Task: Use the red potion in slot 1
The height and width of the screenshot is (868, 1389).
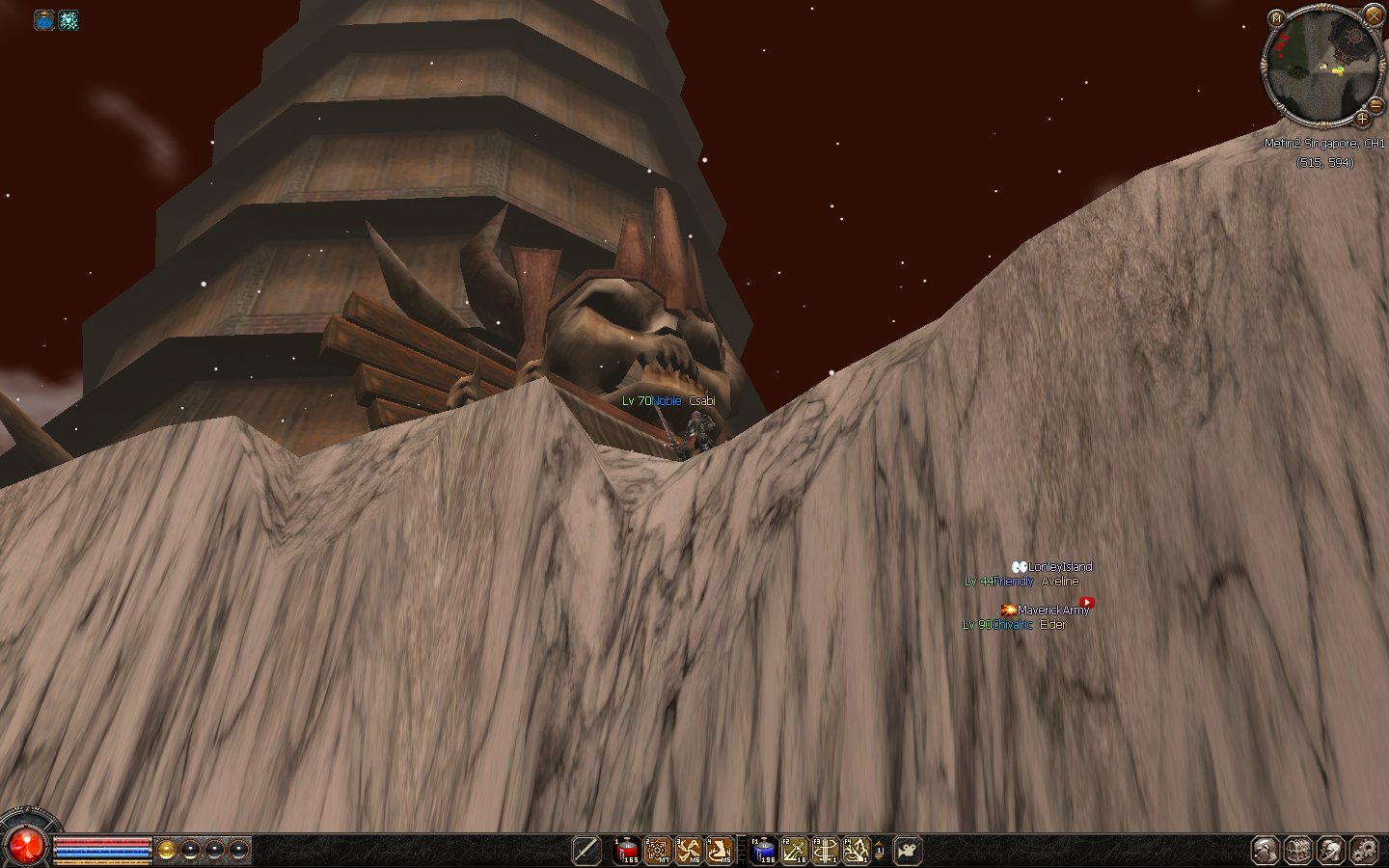Action: (627, 850)
